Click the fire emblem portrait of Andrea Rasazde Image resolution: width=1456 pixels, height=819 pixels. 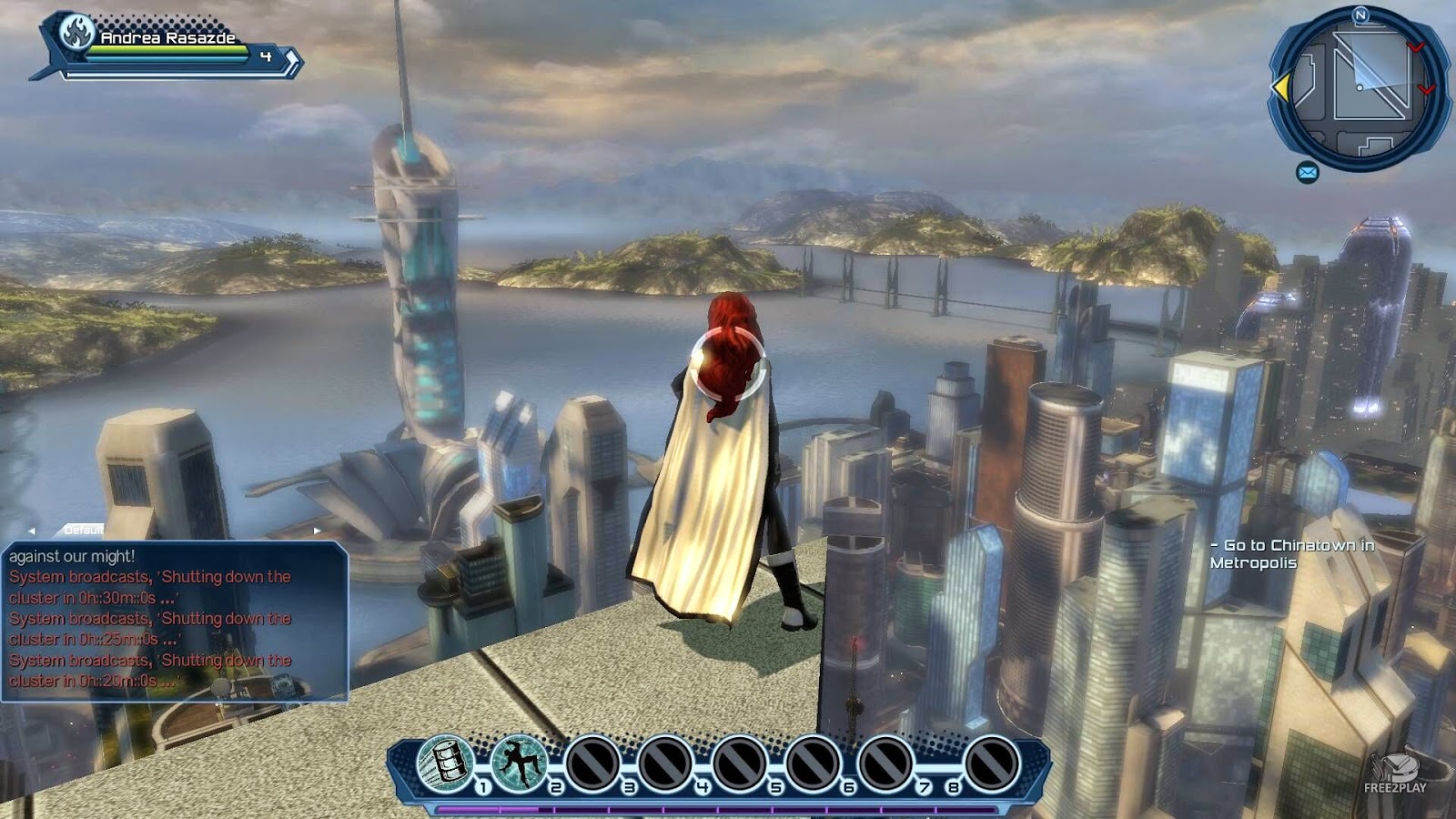pyautogui.click(x=77, y=34)
